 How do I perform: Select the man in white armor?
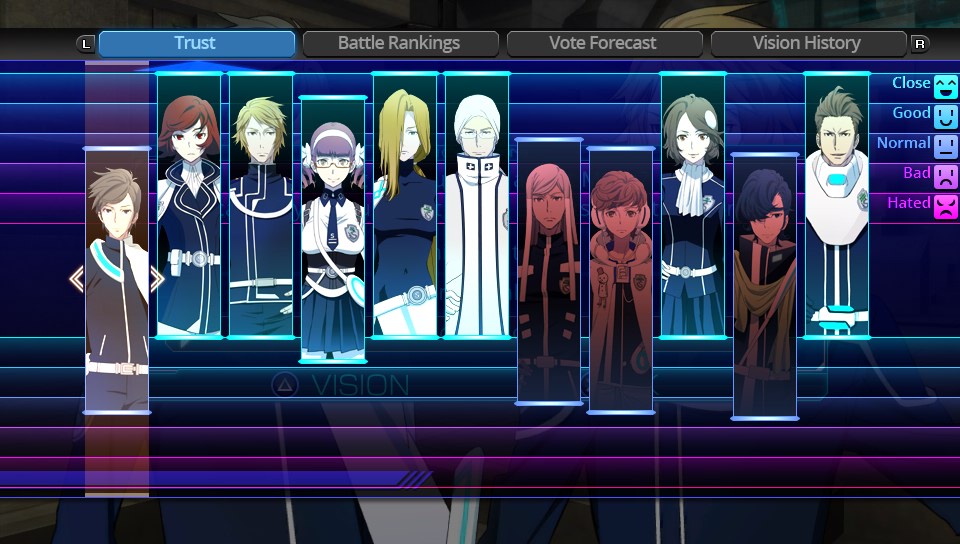(837, 205)
